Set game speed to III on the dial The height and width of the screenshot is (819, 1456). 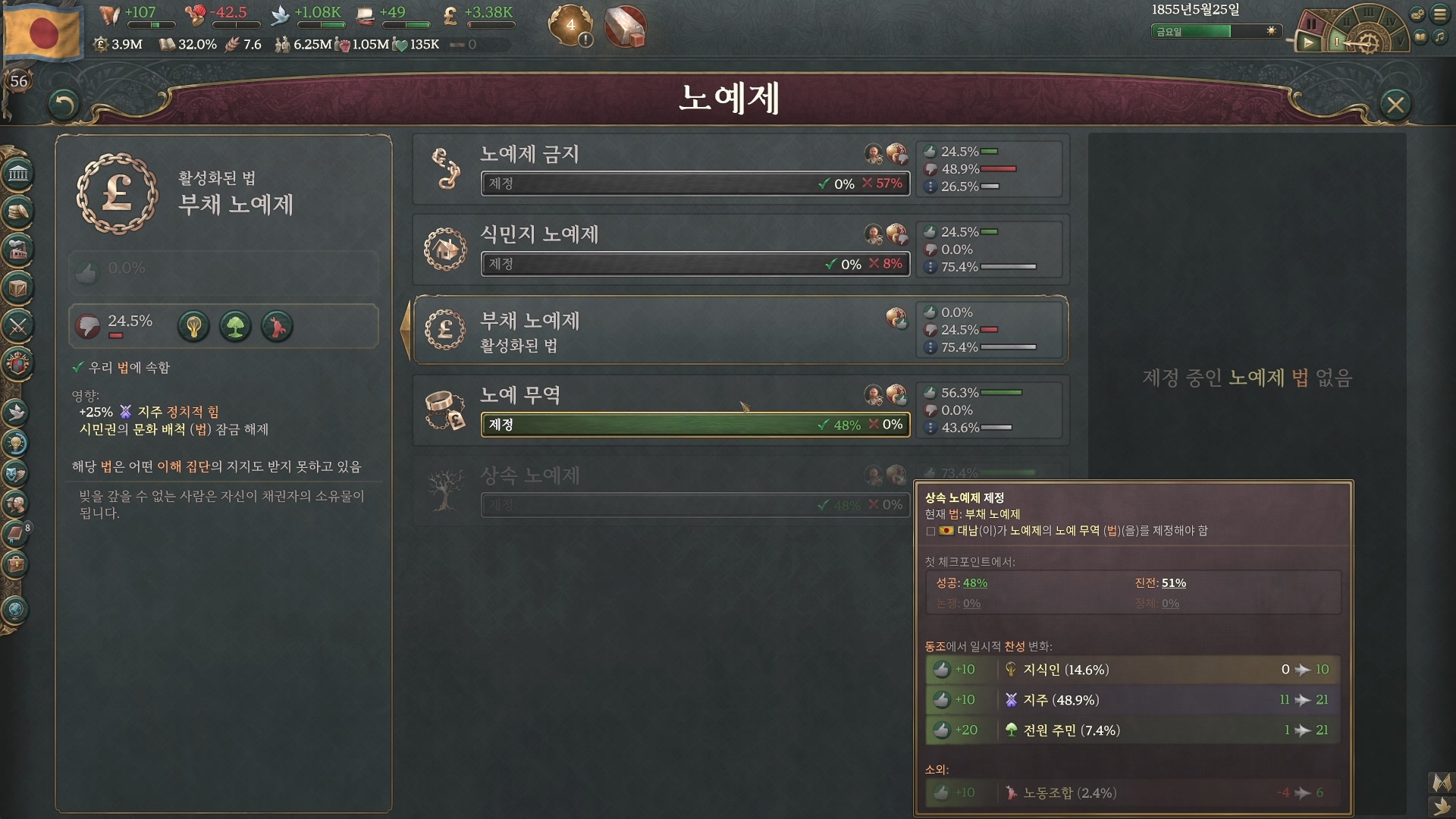pos(1368,12)
